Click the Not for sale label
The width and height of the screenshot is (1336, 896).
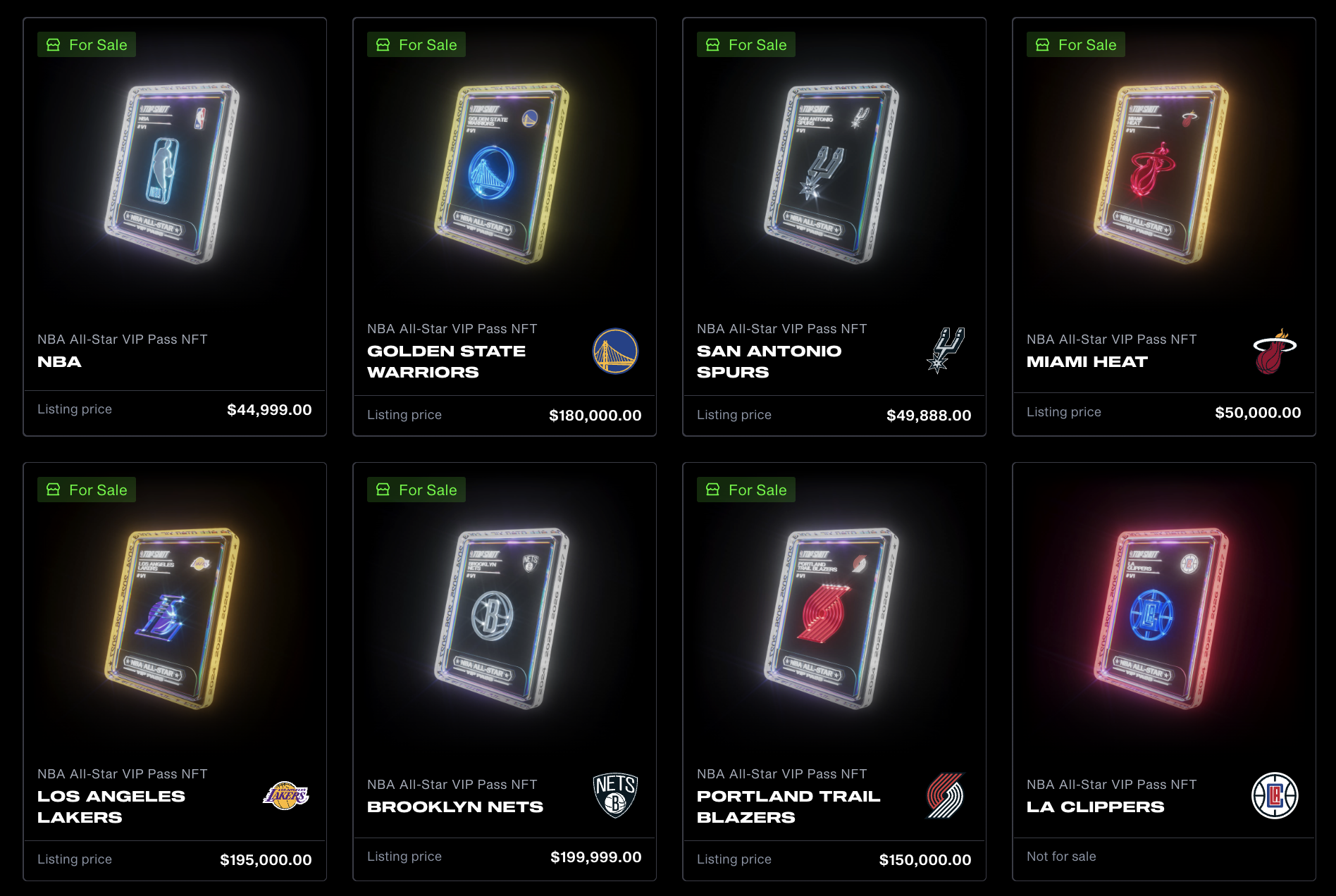[1061, 857]
